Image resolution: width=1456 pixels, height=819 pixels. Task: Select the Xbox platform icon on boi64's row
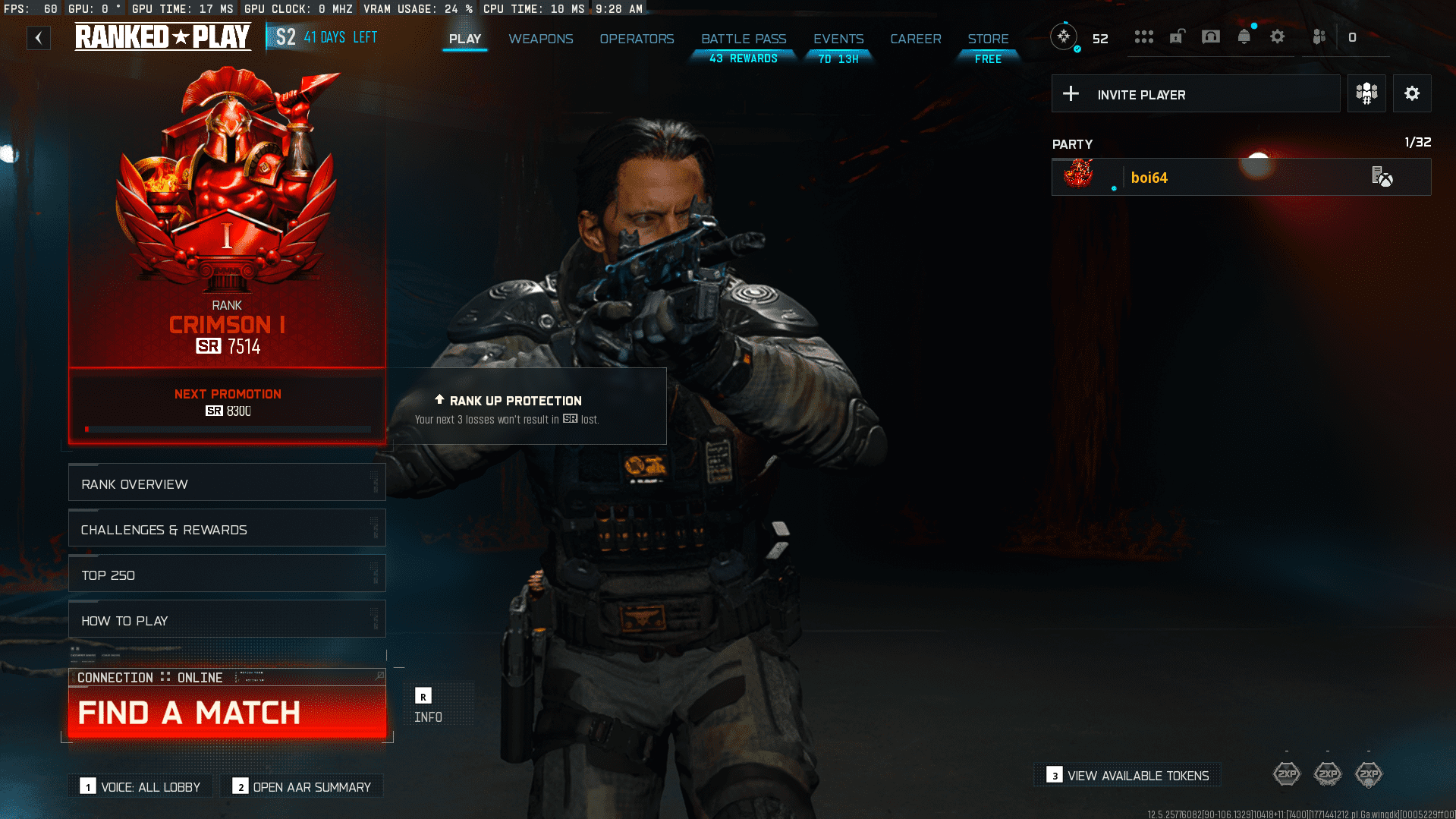coord(1381,177)
